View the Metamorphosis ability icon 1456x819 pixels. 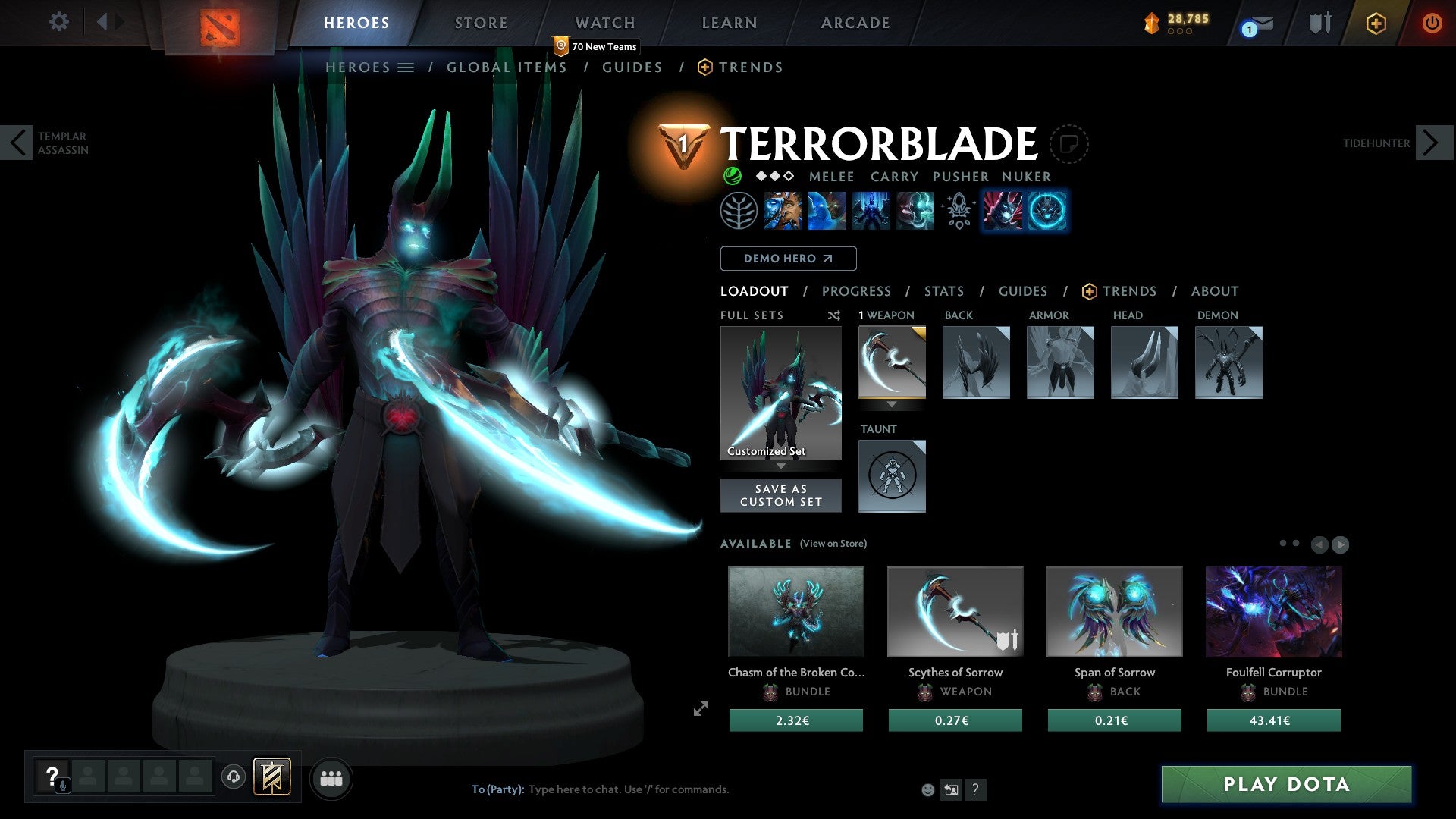click(x=872, y=211)
